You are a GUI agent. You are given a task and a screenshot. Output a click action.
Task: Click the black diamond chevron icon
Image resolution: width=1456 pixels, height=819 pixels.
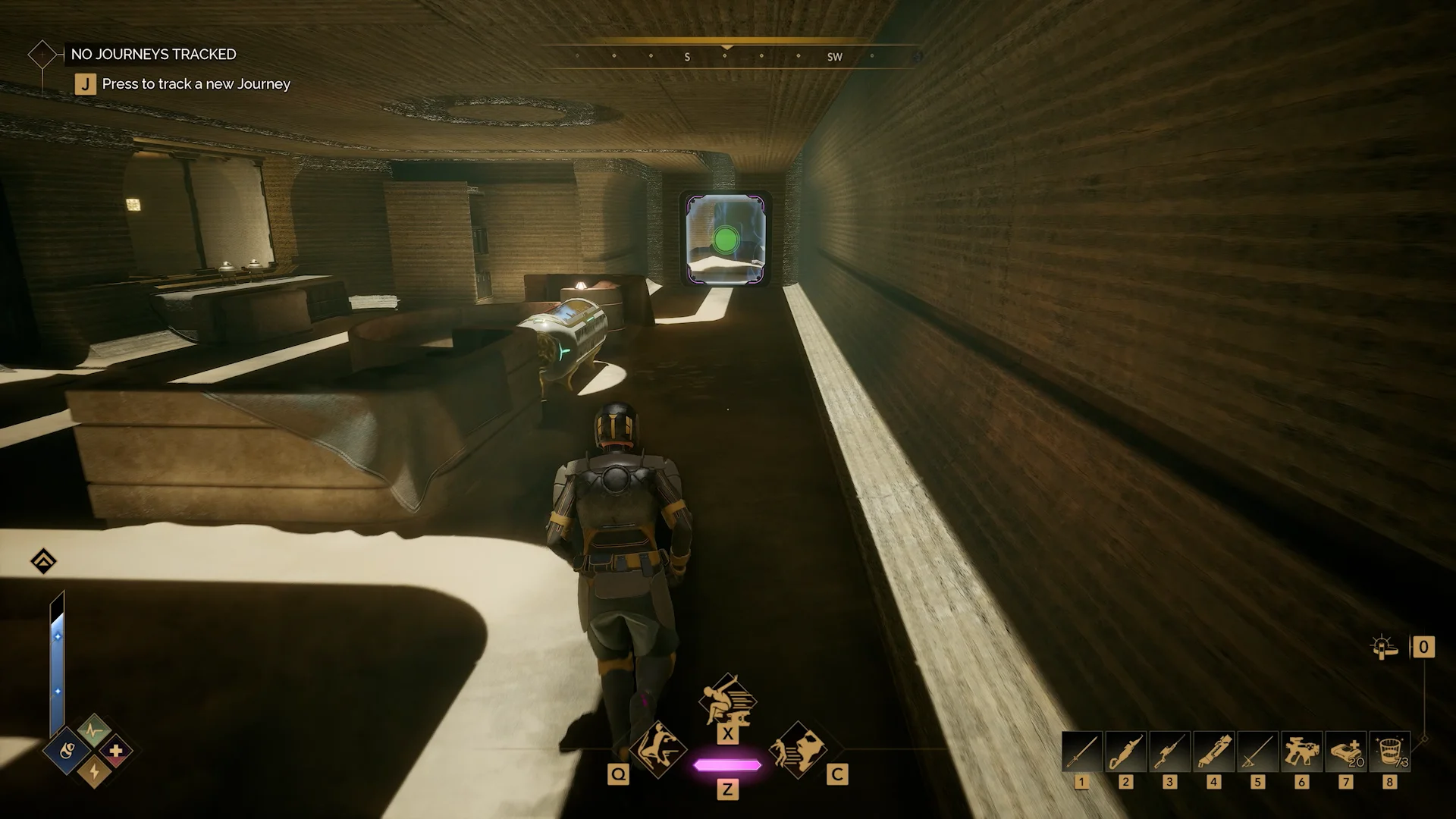click(44, 562)
